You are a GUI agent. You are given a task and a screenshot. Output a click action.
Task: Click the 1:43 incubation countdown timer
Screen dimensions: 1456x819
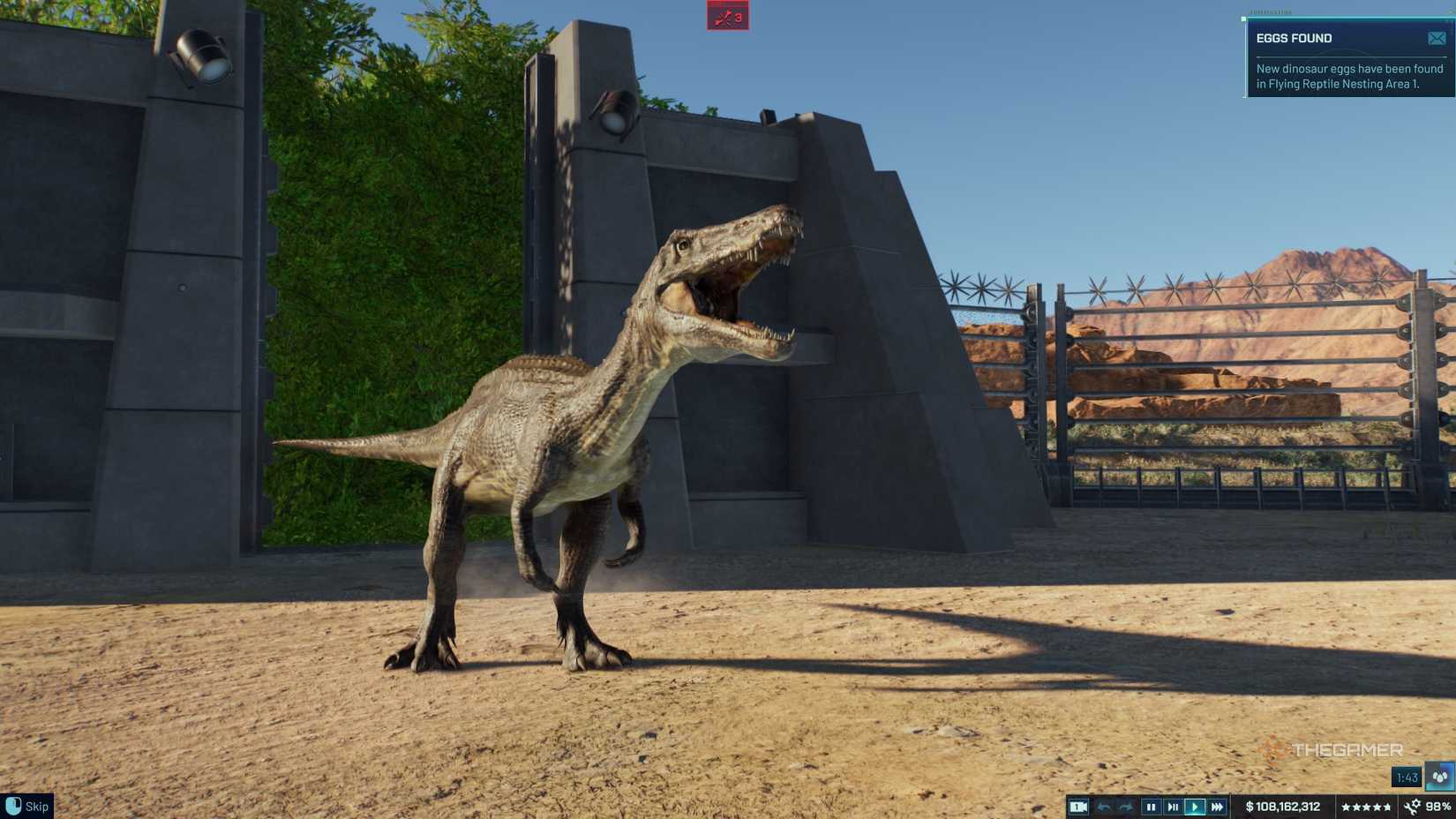1407,777
